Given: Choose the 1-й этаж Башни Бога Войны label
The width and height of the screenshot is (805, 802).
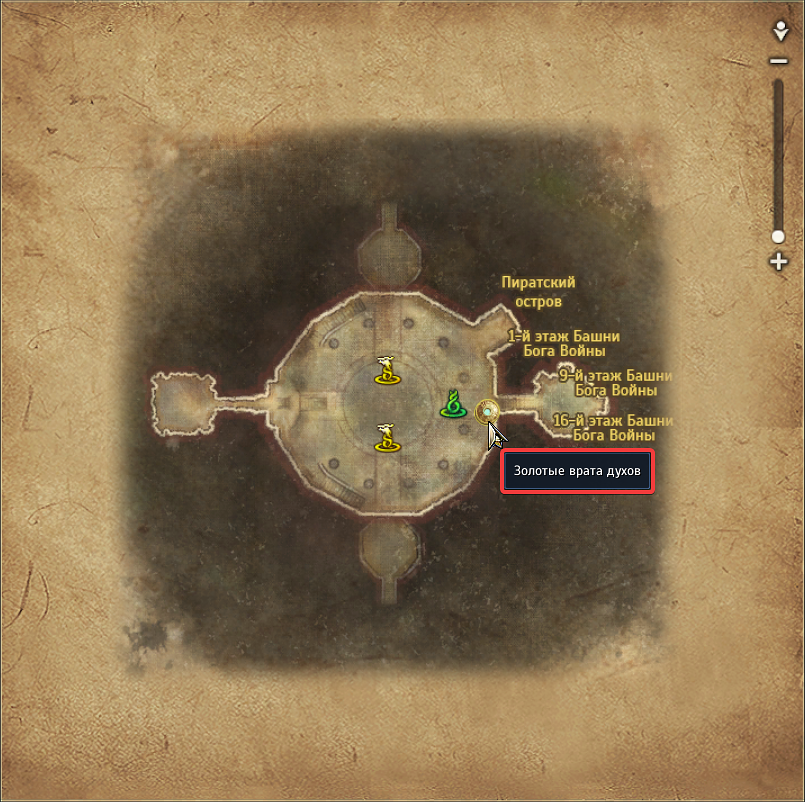Looking at the screenshot, I should pyautogui.click(x=564, y=344).
